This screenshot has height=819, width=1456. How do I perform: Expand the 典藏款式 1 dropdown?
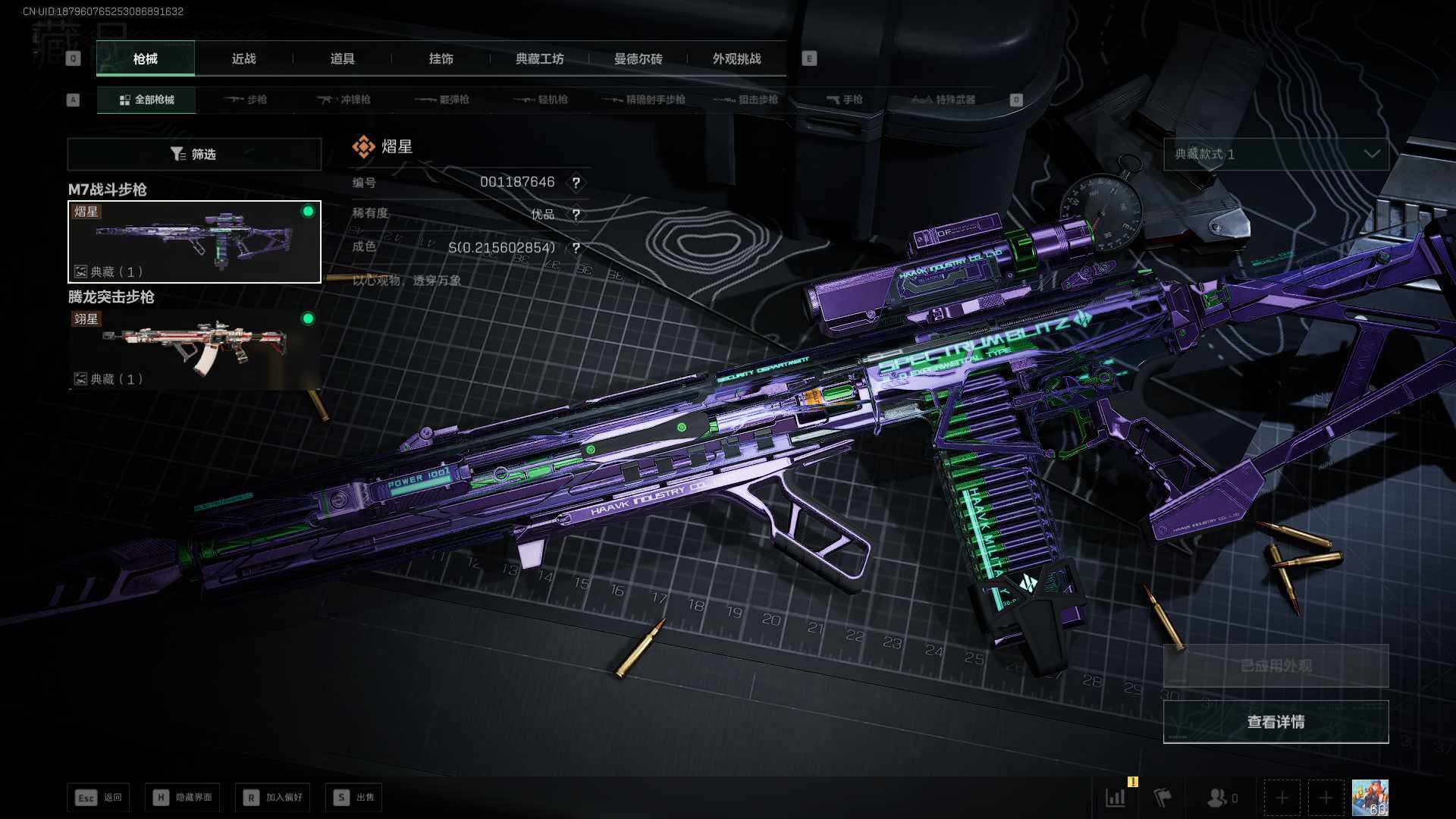(1276, 154)
